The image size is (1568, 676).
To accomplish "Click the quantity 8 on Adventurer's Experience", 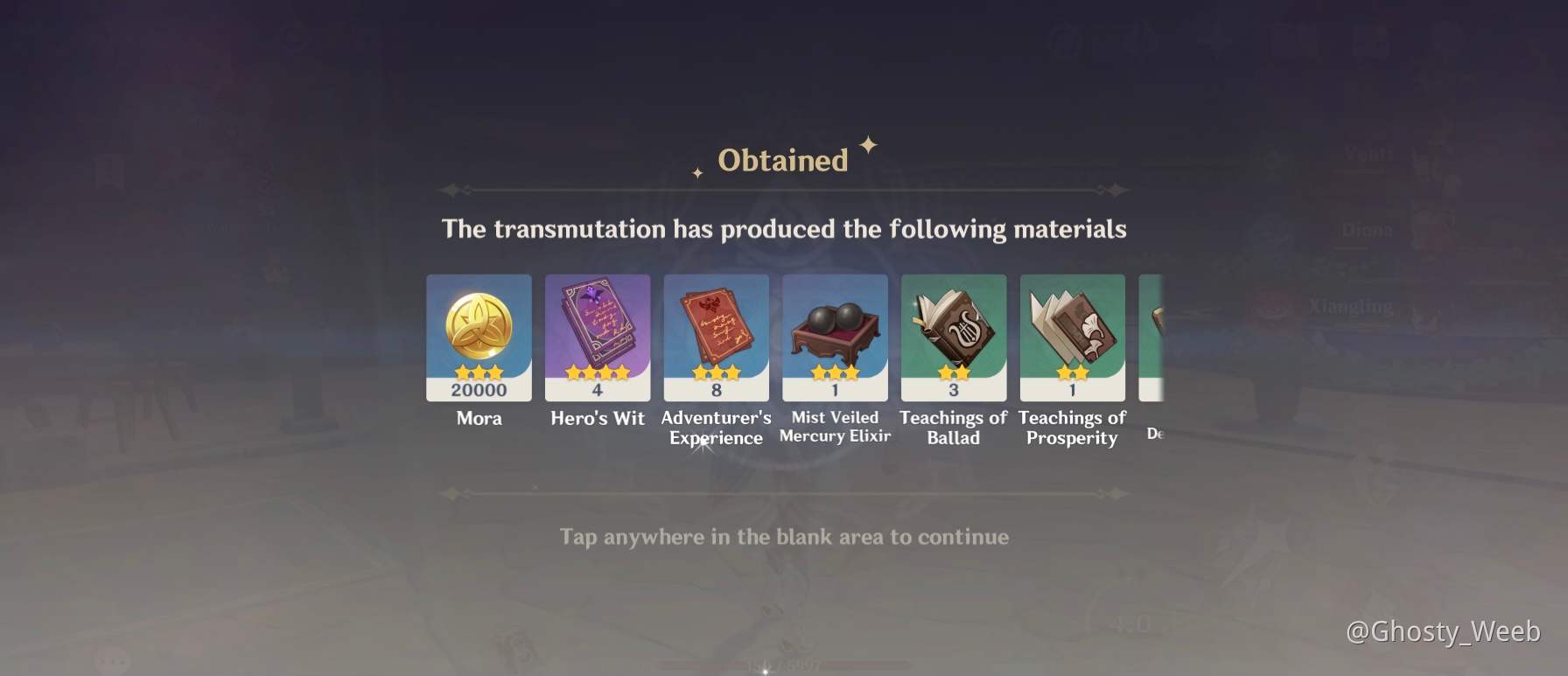I will point(716,390).
